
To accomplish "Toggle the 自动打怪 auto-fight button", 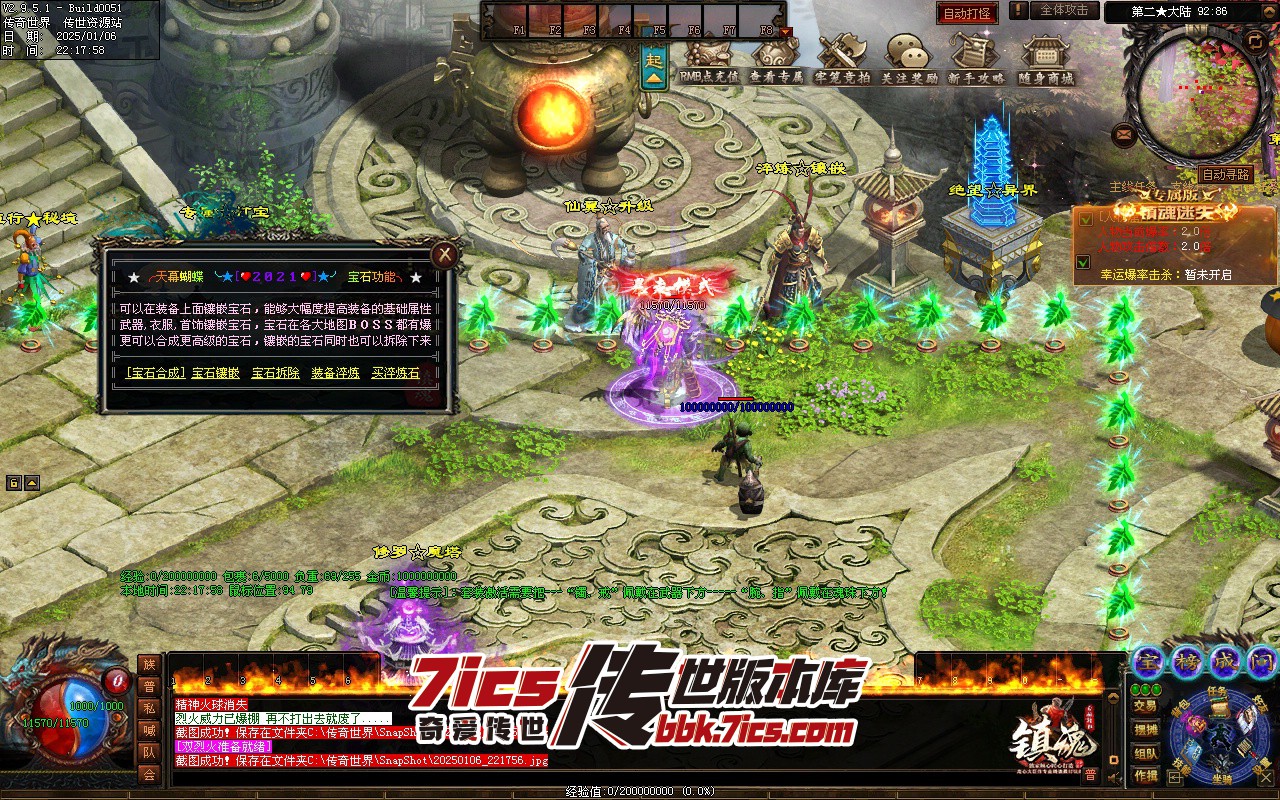I will [967, 13].
